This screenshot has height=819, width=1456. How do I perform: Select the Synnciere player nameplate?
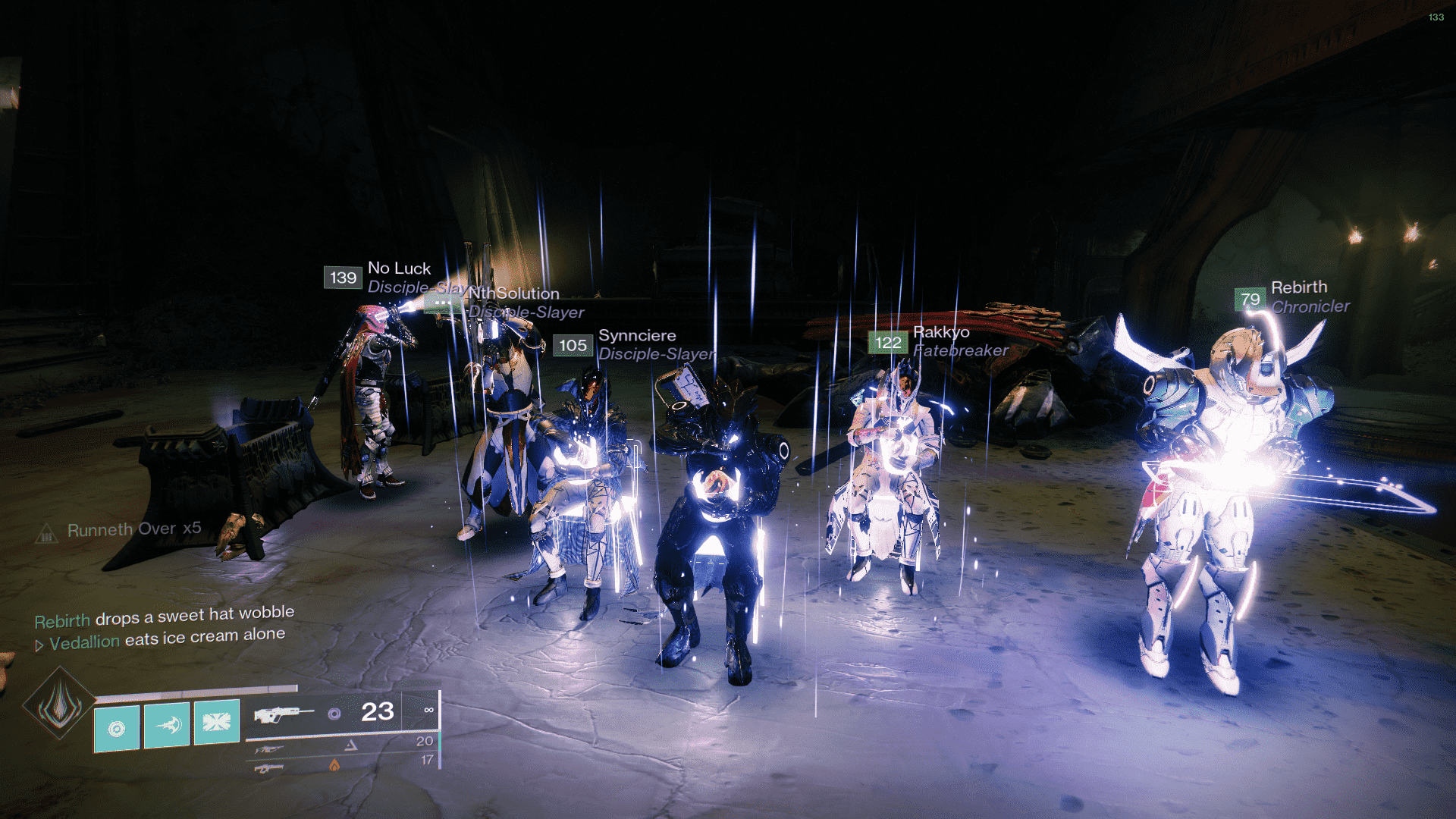click(636, 336)
